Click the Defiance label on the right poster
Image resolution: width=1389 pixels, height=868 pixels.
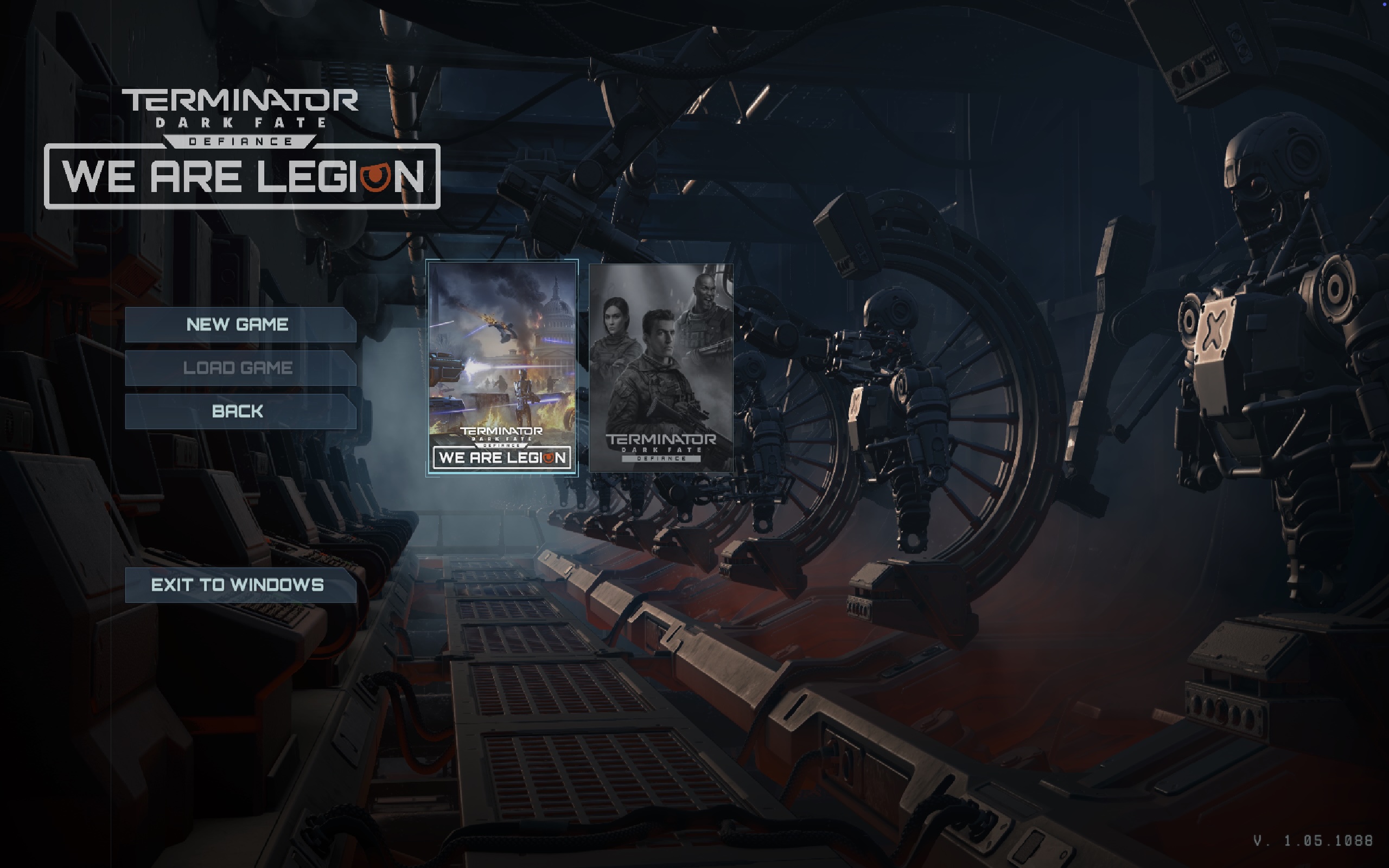[660, 460]
